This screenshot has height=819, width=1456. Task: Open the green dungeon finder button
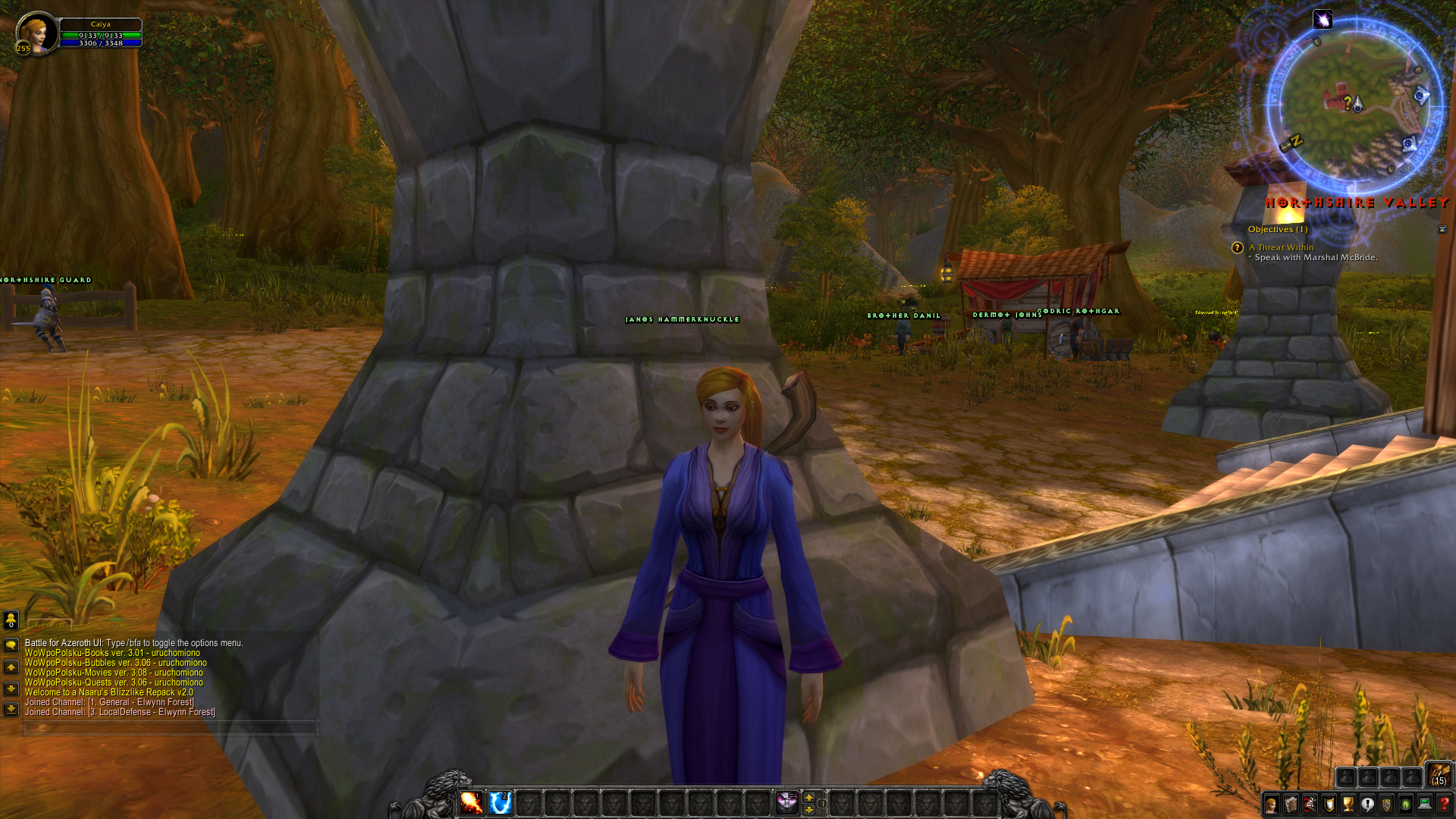[x=1405, y=805]
